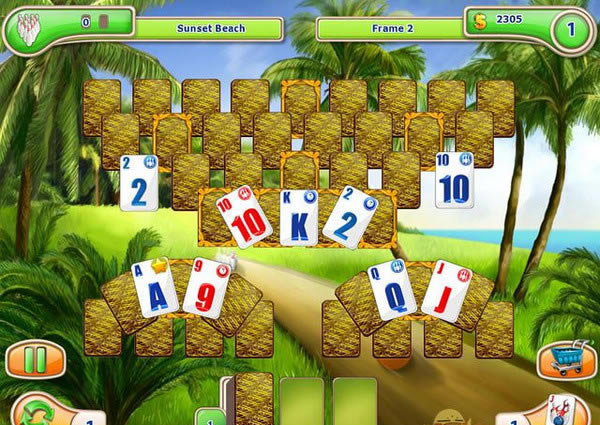Draw from the face-down stock pile

coord(254,400)
